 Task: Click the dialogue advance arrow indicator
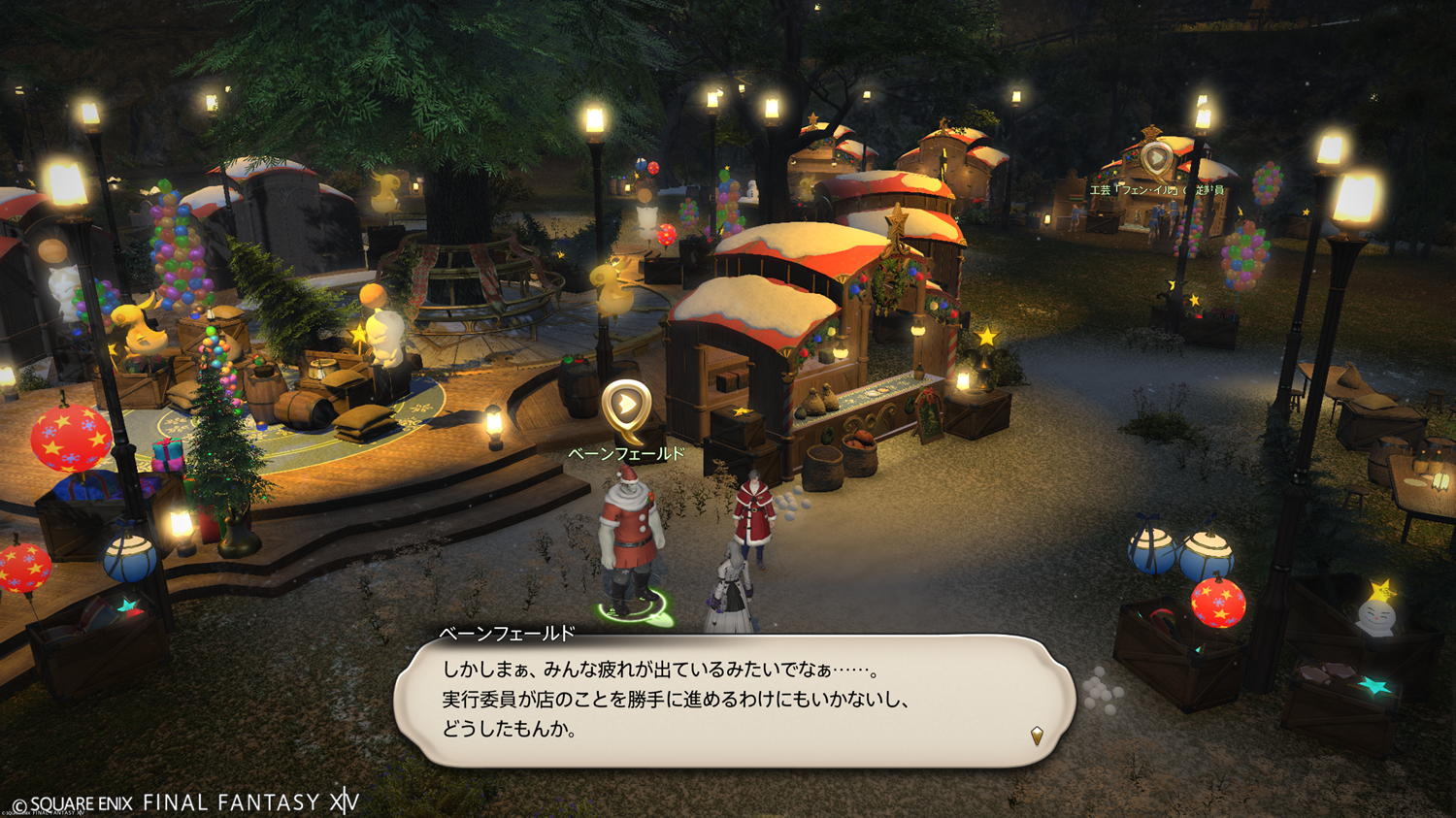point(1037,736)
